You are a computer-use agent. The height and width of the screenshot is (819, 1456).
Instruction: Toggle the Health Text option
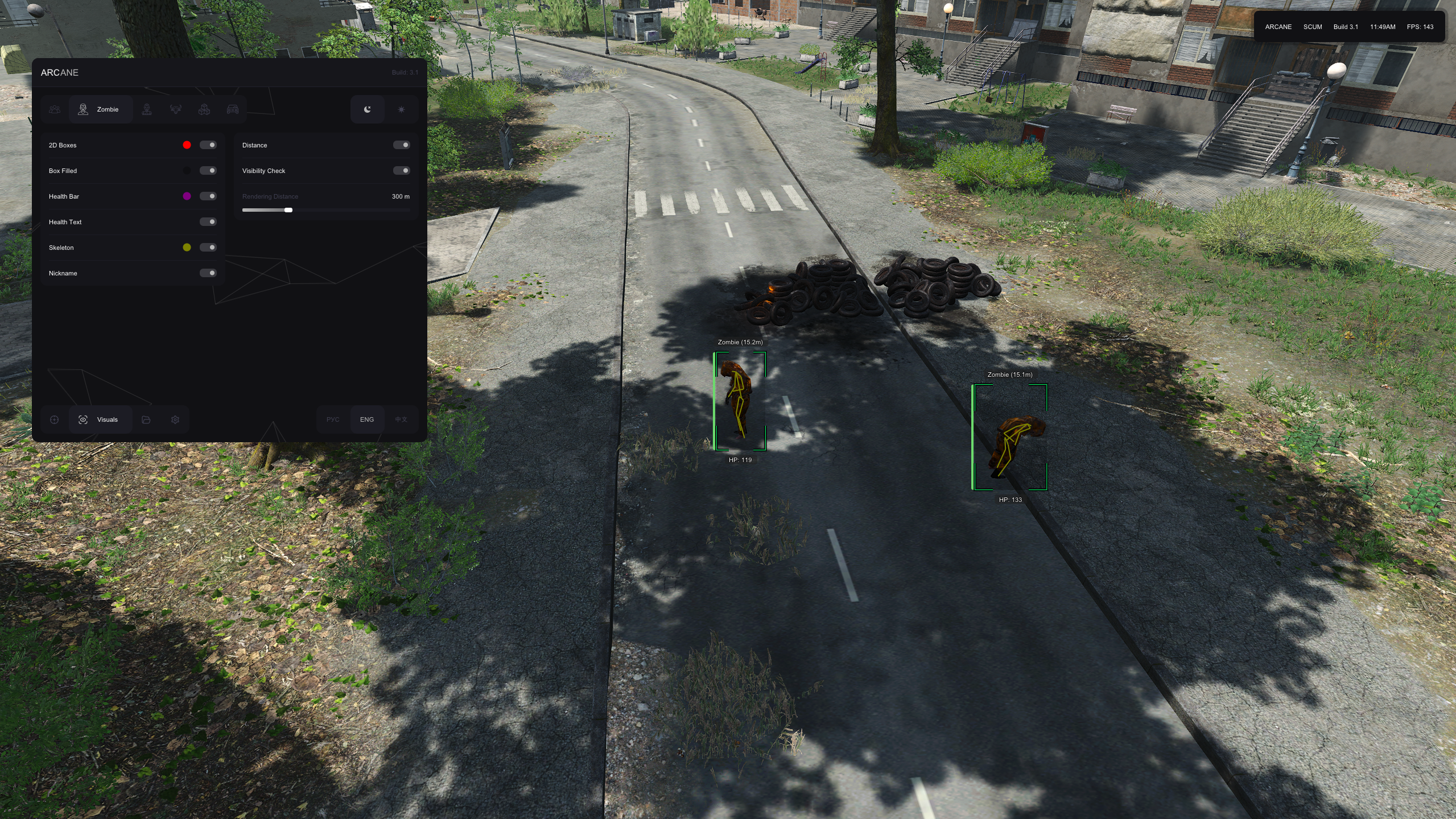point(208,222)
